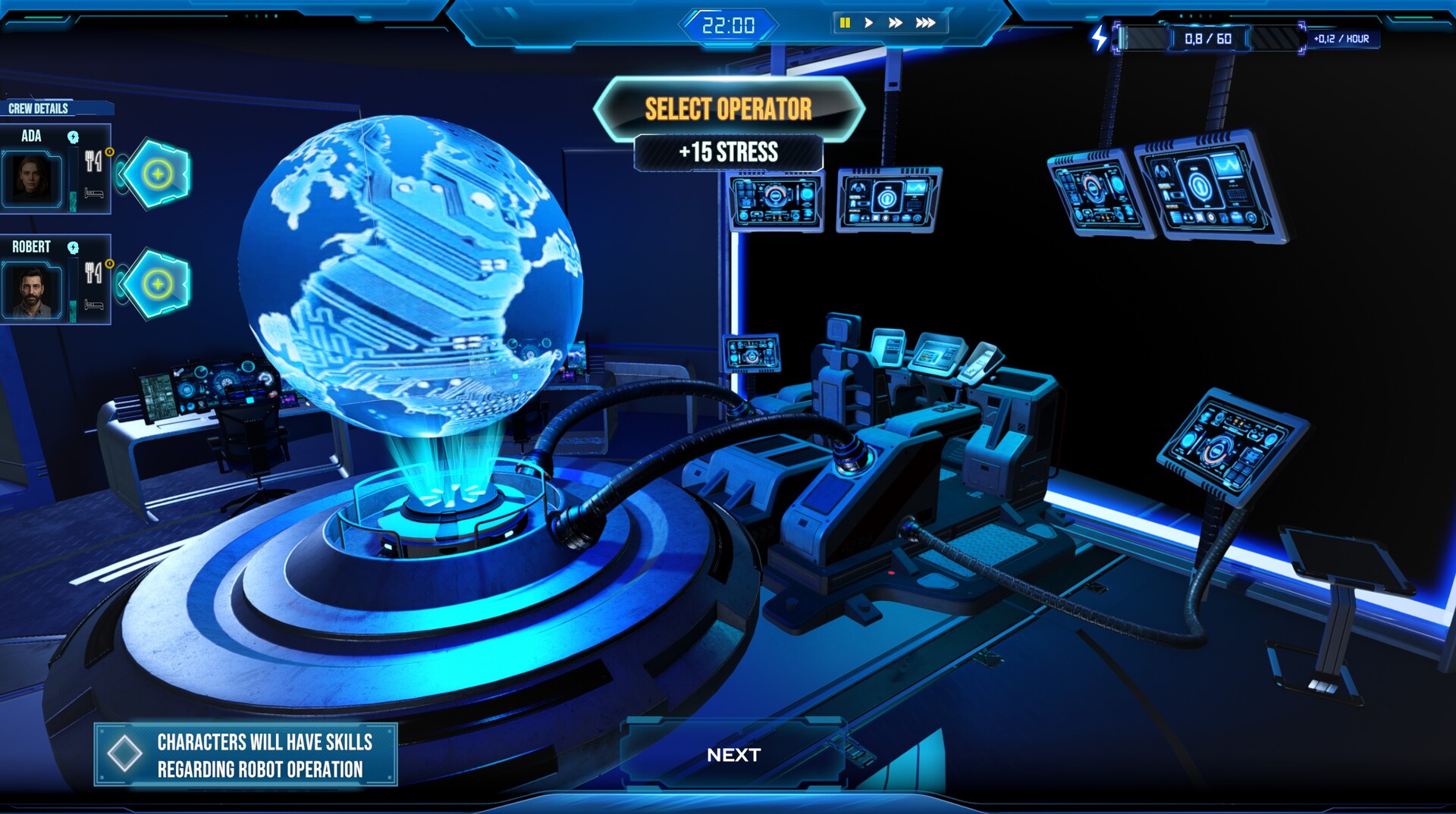Click the +15 Stress warning label
This screenshot has height=814, width=1456.
tap(726, 152)
